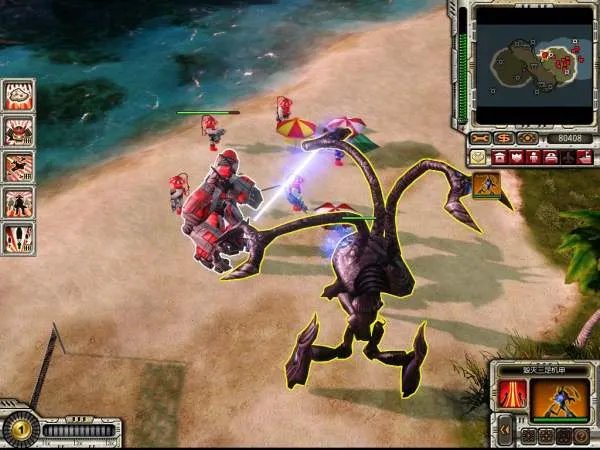Activate the red unit special ability icon
The image size is (600, 450).
(x=512, y=393)
